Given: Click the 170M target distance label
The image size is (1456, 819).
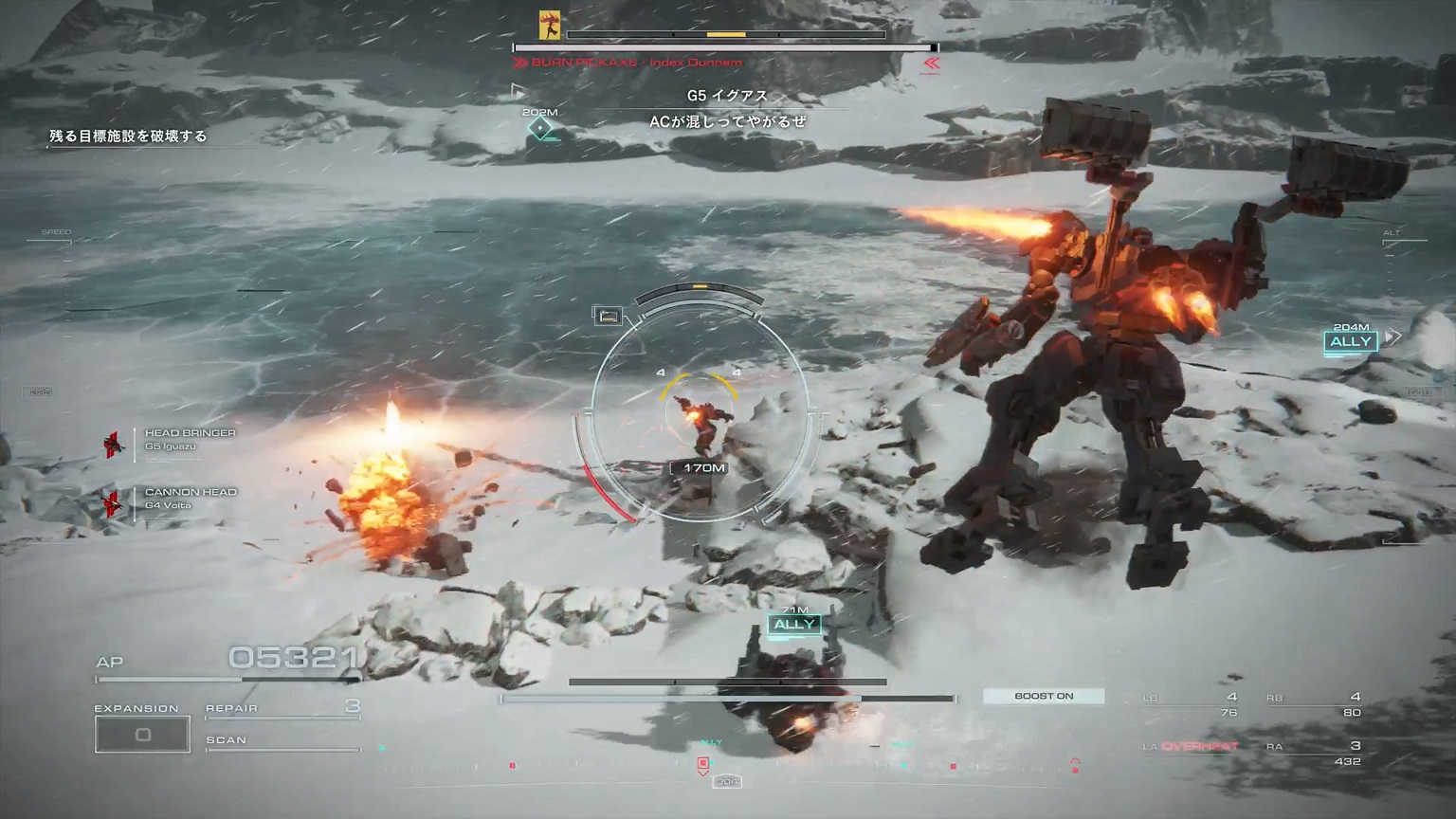Looking at the screenshot, I should [703, 468].
